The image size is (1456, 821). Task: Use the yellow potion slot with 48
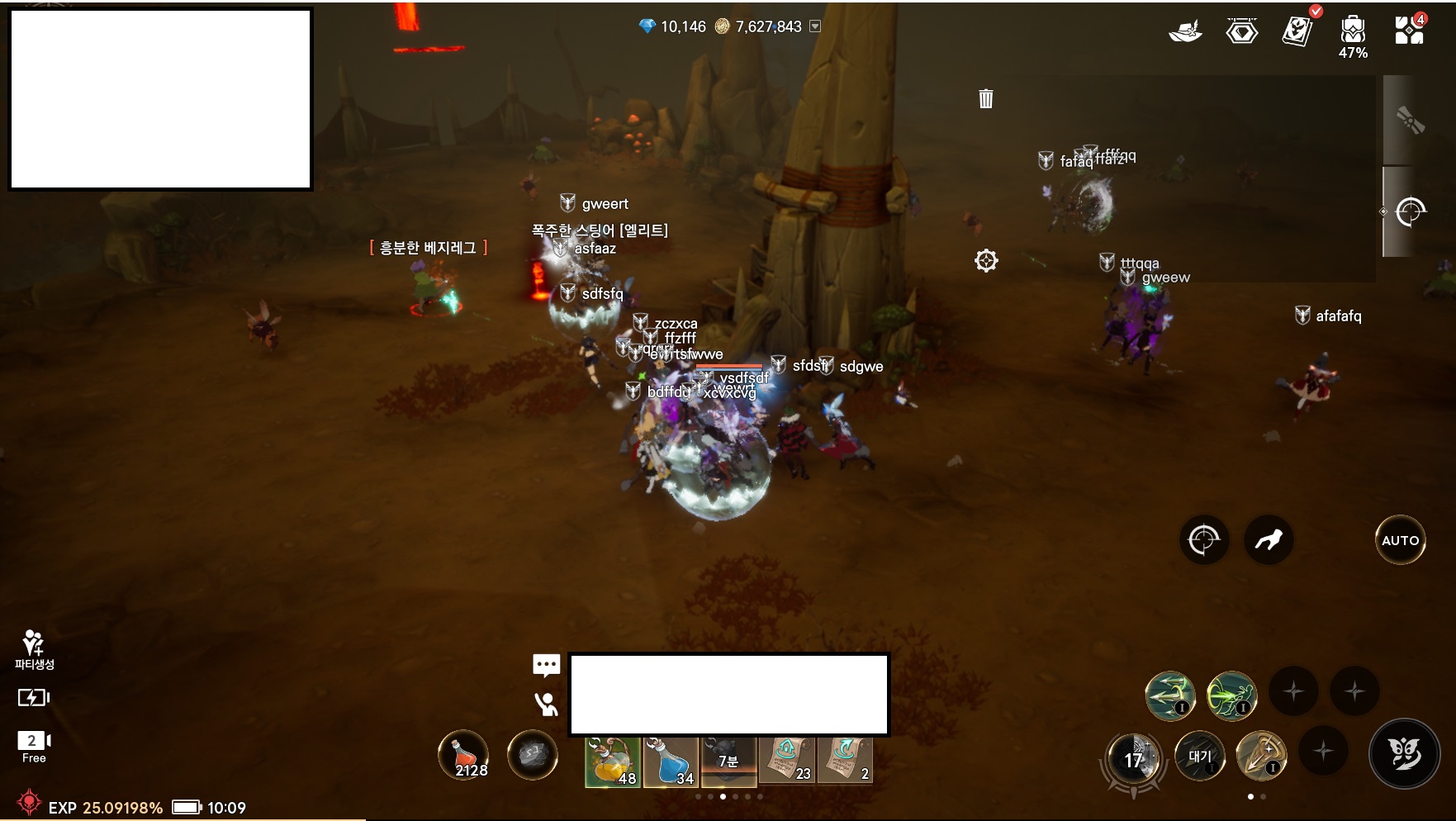point(613,761)
